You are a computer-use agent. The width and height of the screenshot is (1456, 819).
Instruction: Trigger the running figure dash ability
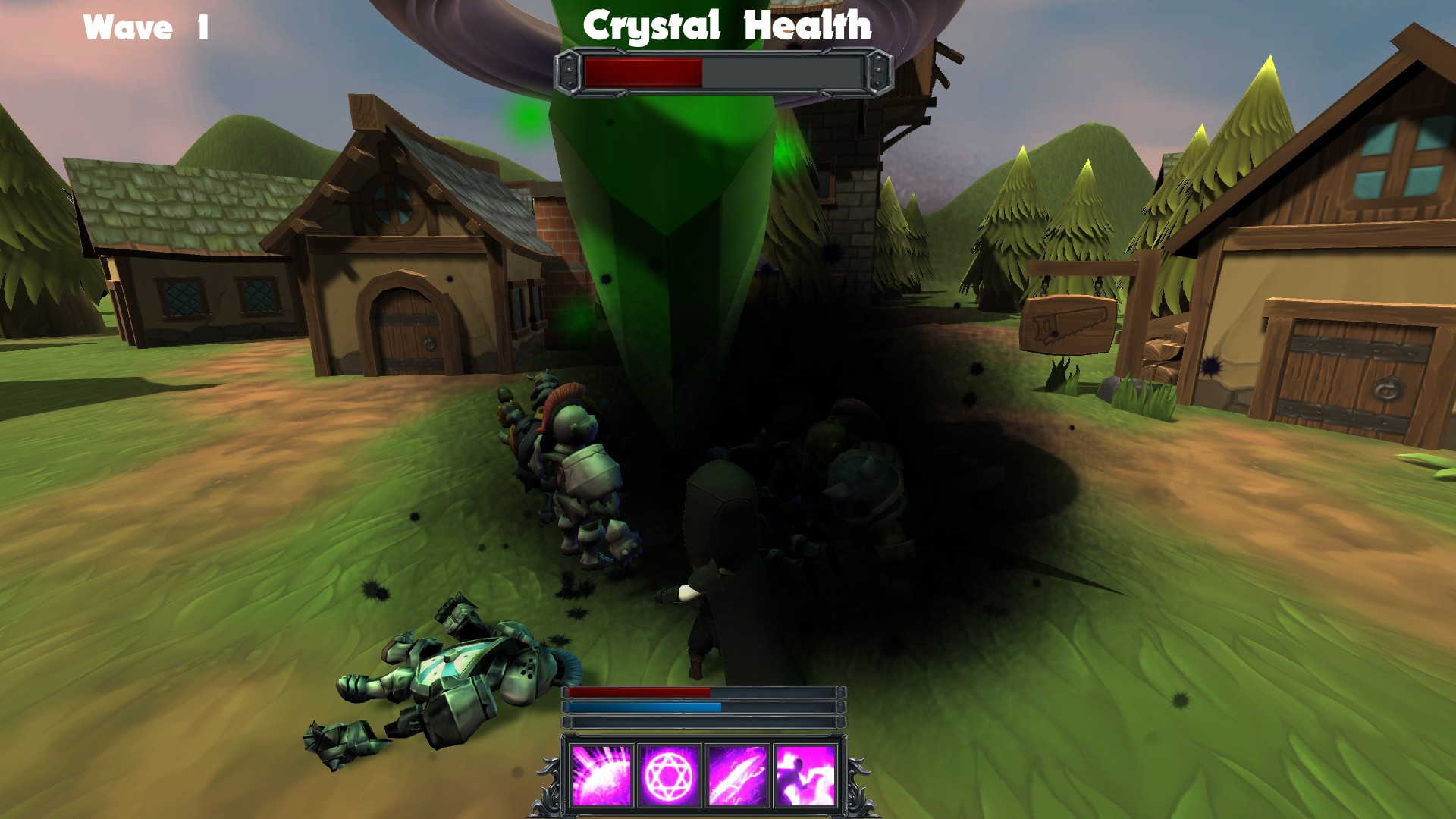pos(805,775)
